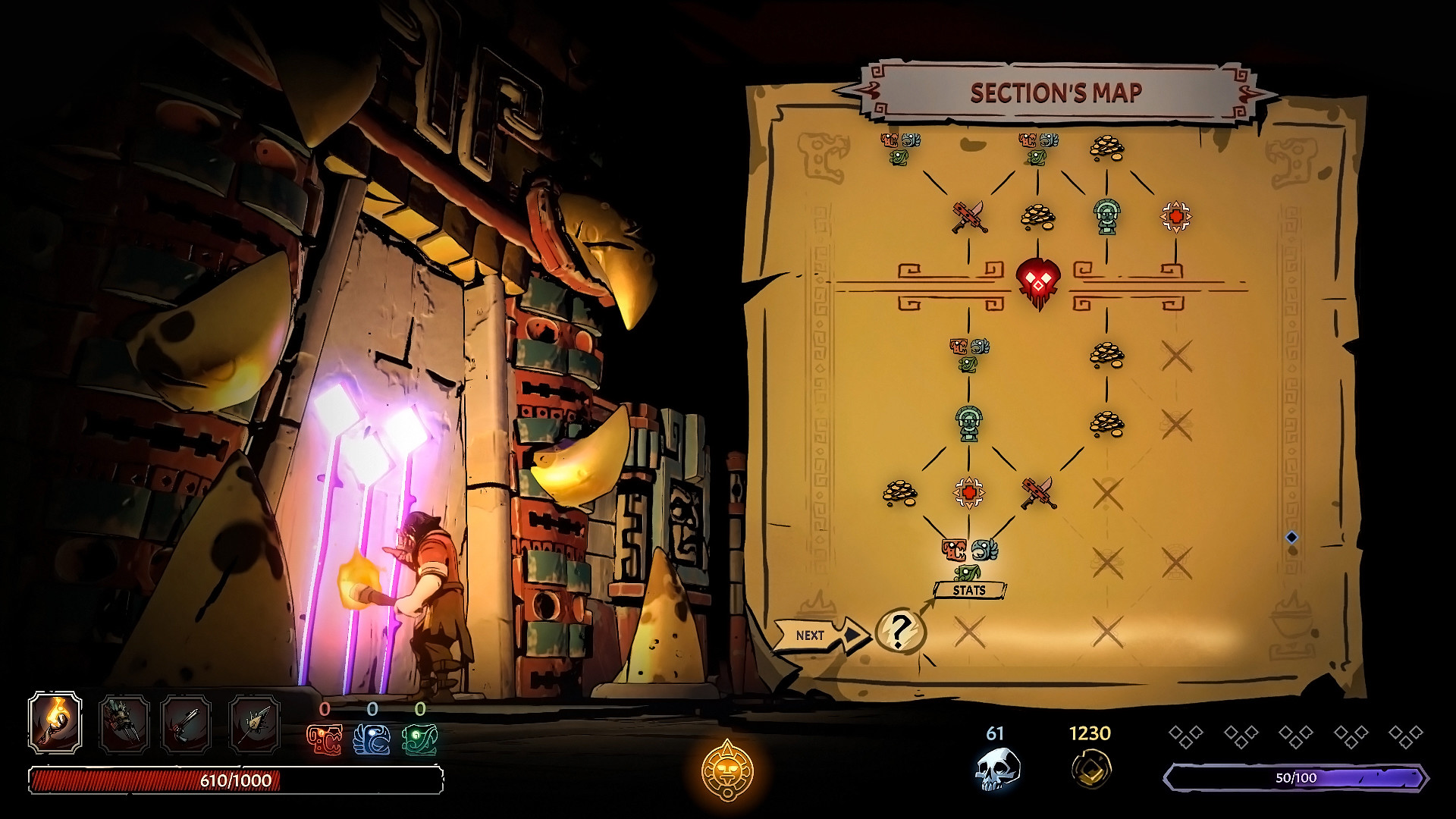Pick the green idol node above the boss line

pyautogui.click(x=1106, y=215)
